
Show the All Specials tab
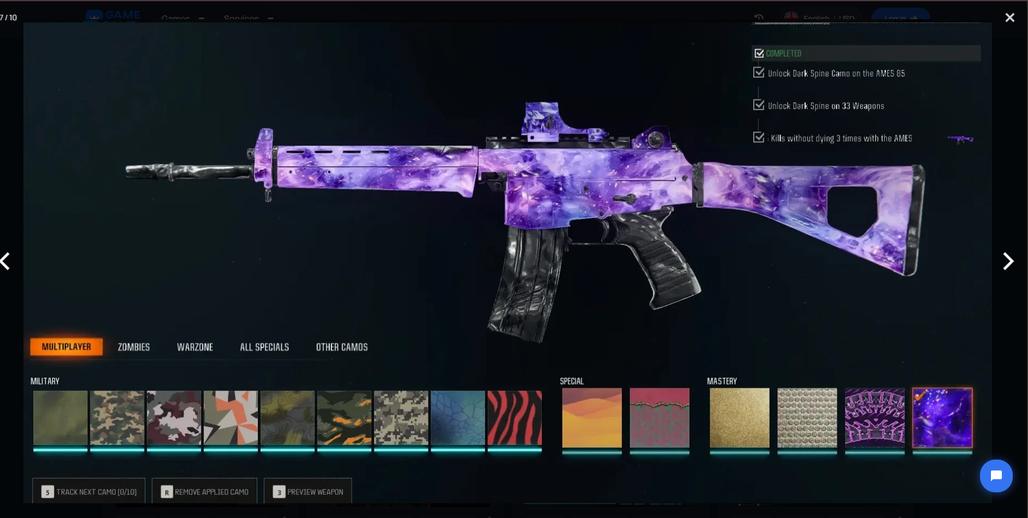coord(264,347)
